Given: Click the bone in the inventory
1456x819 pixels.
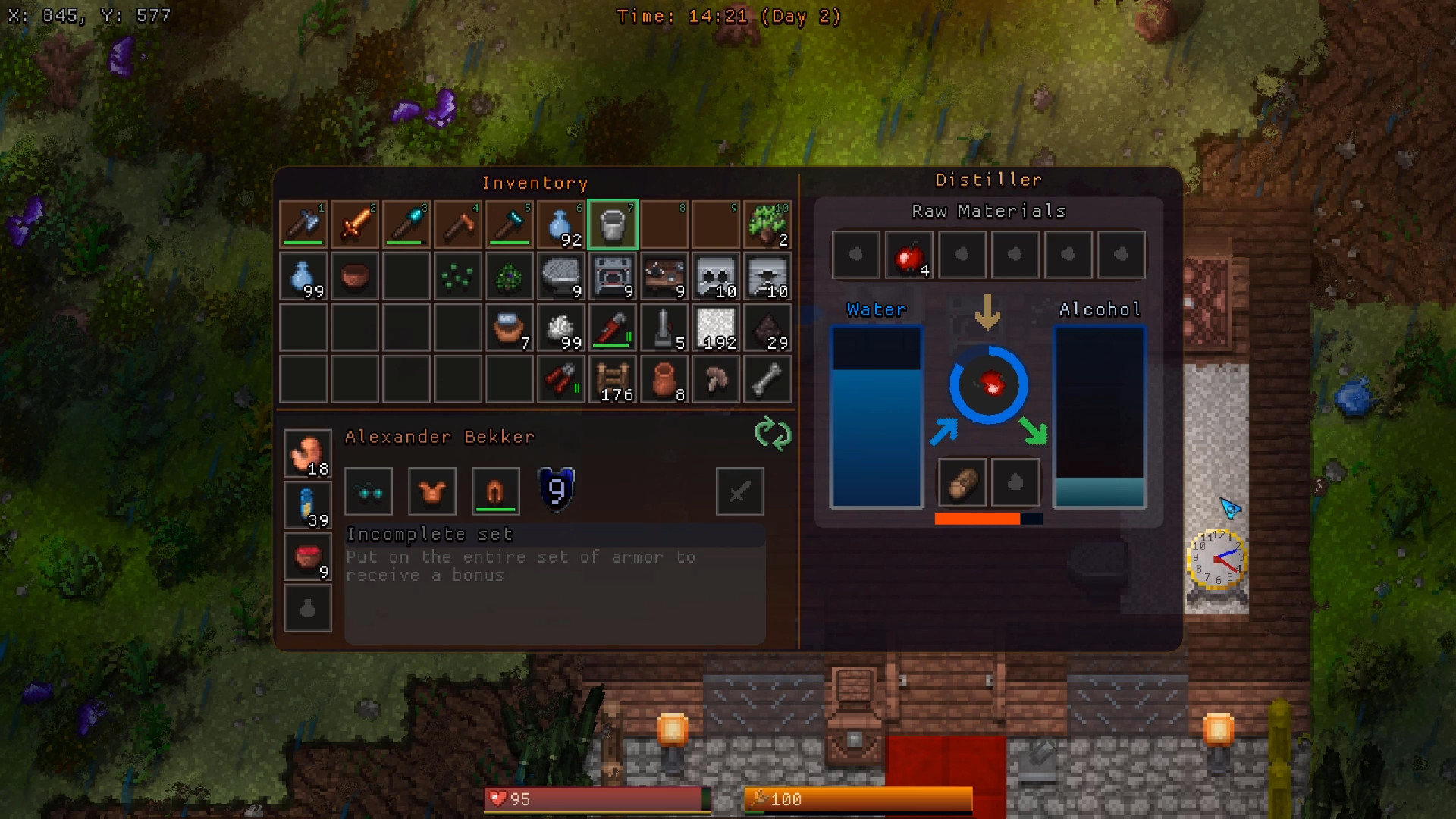Looking at the screenshot, I should (x=767, y=379).
